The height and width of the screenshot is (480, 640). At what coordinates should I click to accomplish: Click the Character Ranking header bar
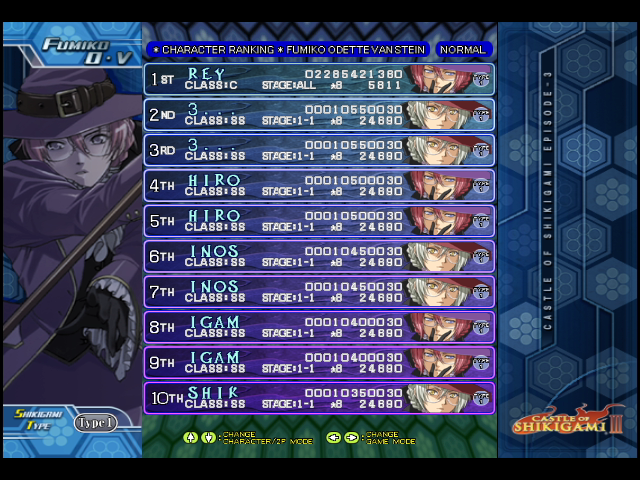[x=289, y=49]
